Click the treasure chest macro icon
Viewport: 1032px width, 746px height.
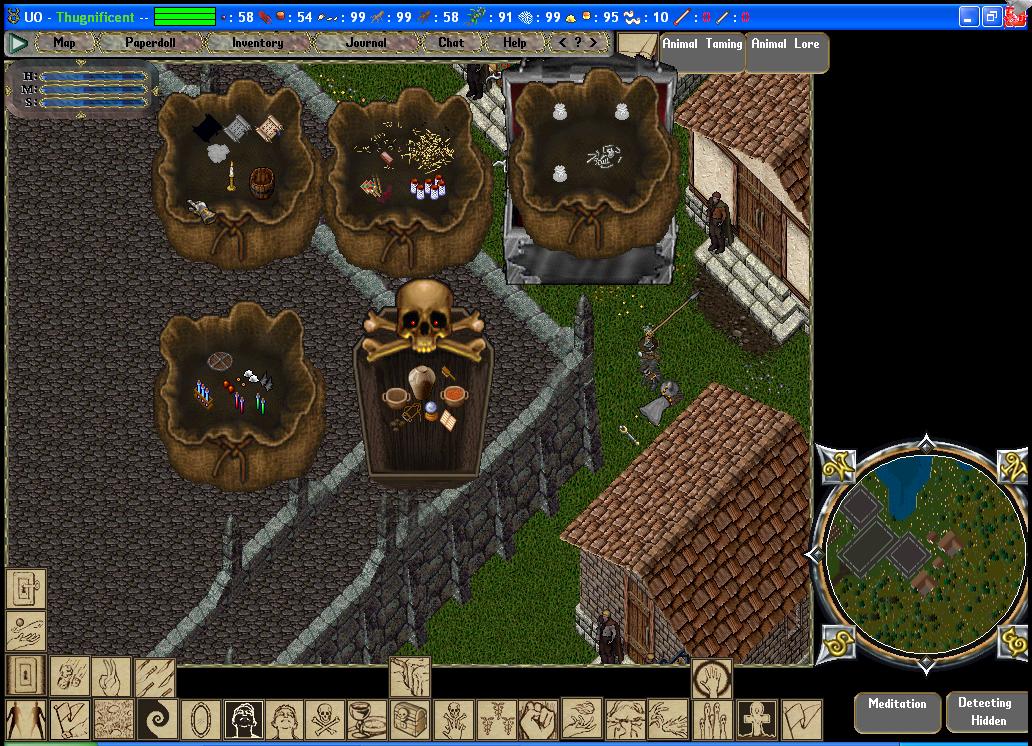tap(411, 718)
